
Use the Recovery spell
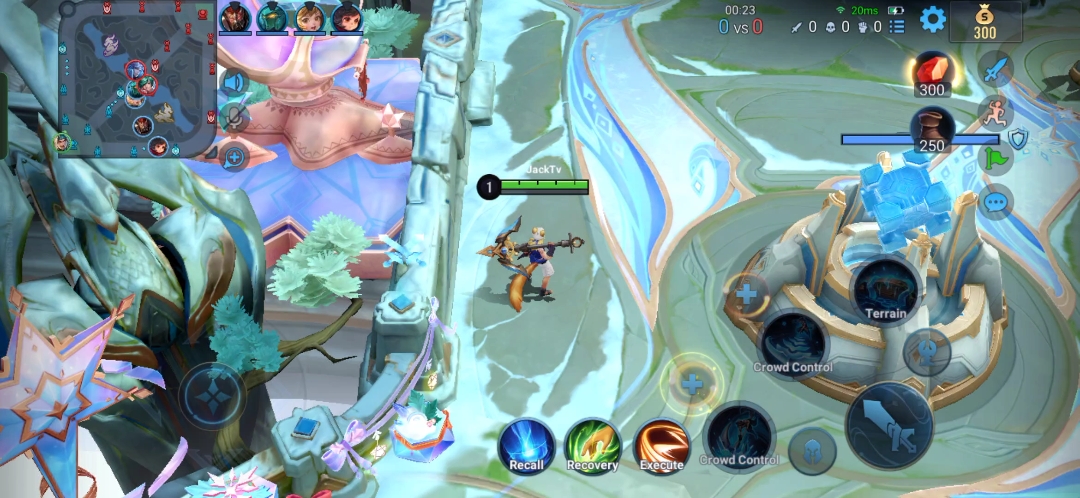(592, 445)
